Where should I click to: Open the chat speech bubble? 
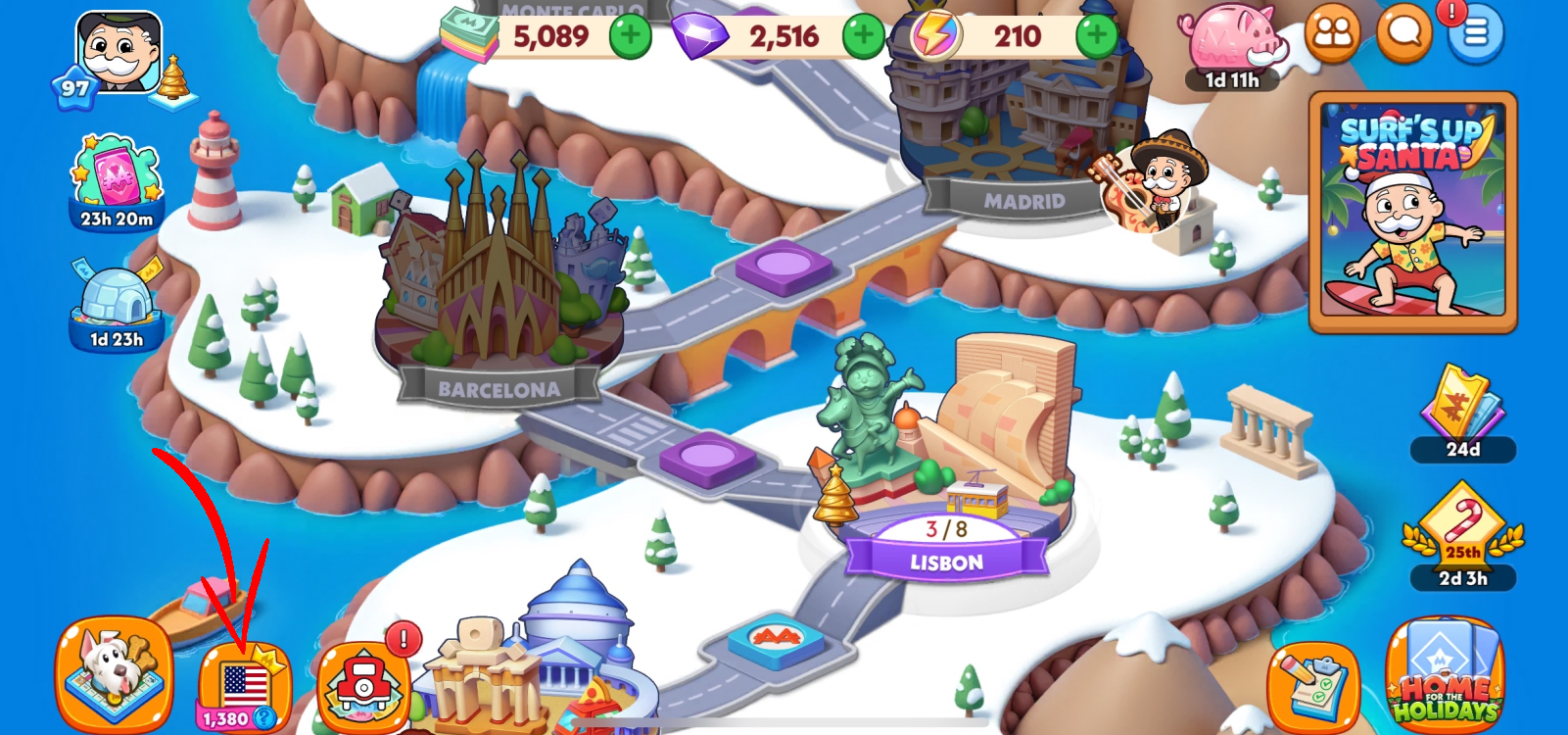(x=1403, y=33)
